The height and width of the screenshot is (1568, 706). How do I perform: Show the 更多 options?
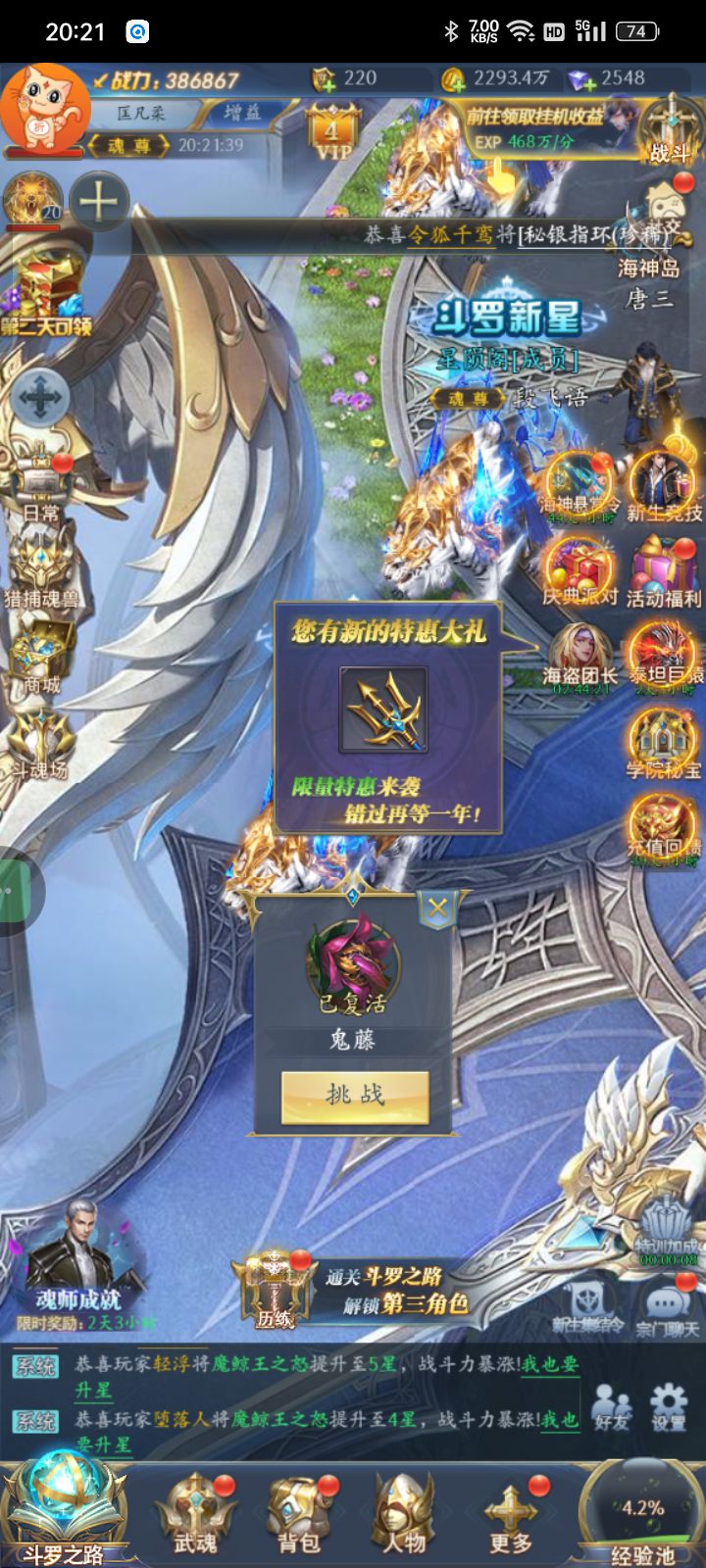[510, 1514]
